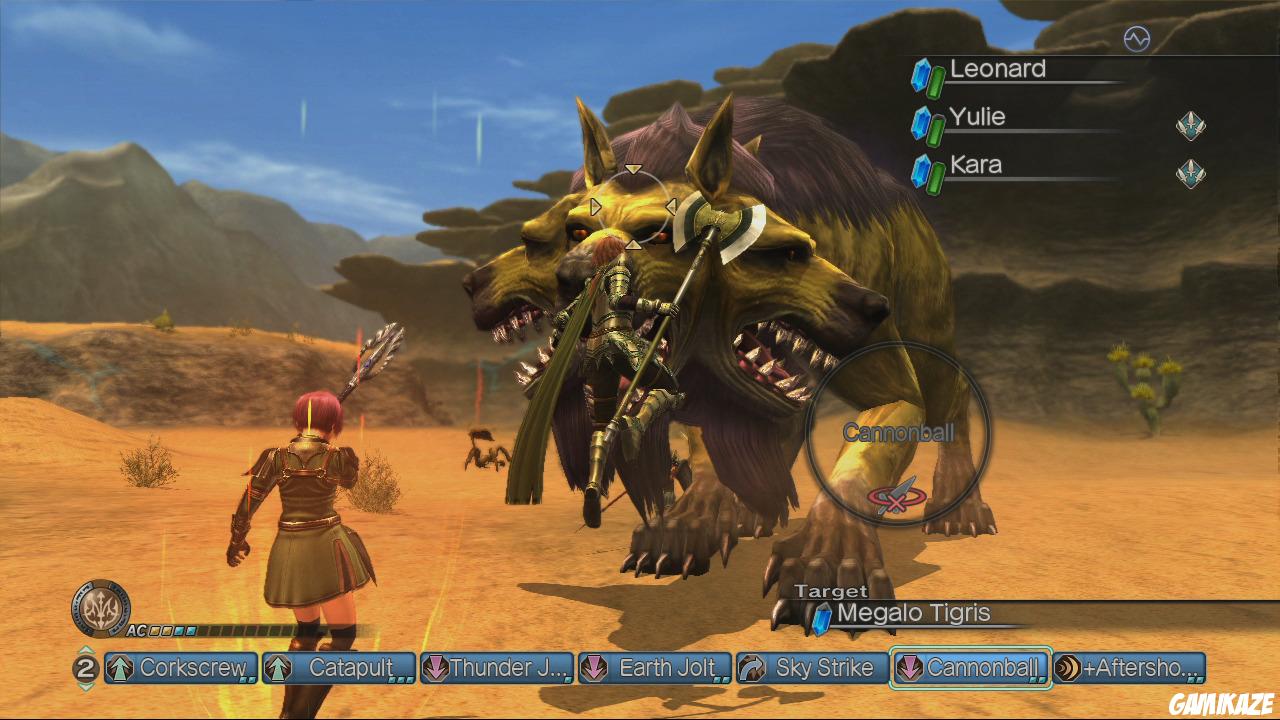
Task: Click the status icon beside Kara's name
Action: pos(1190,173)
